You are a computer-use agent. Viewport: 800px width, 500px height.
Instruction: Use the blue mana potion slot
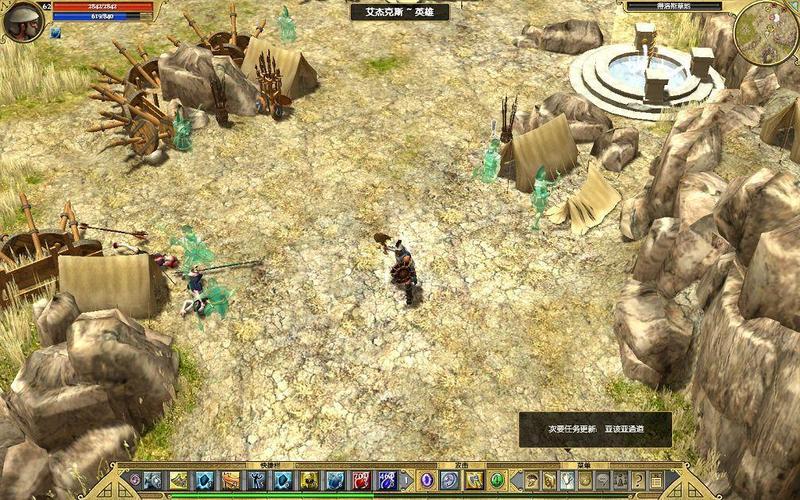(386, 480)
